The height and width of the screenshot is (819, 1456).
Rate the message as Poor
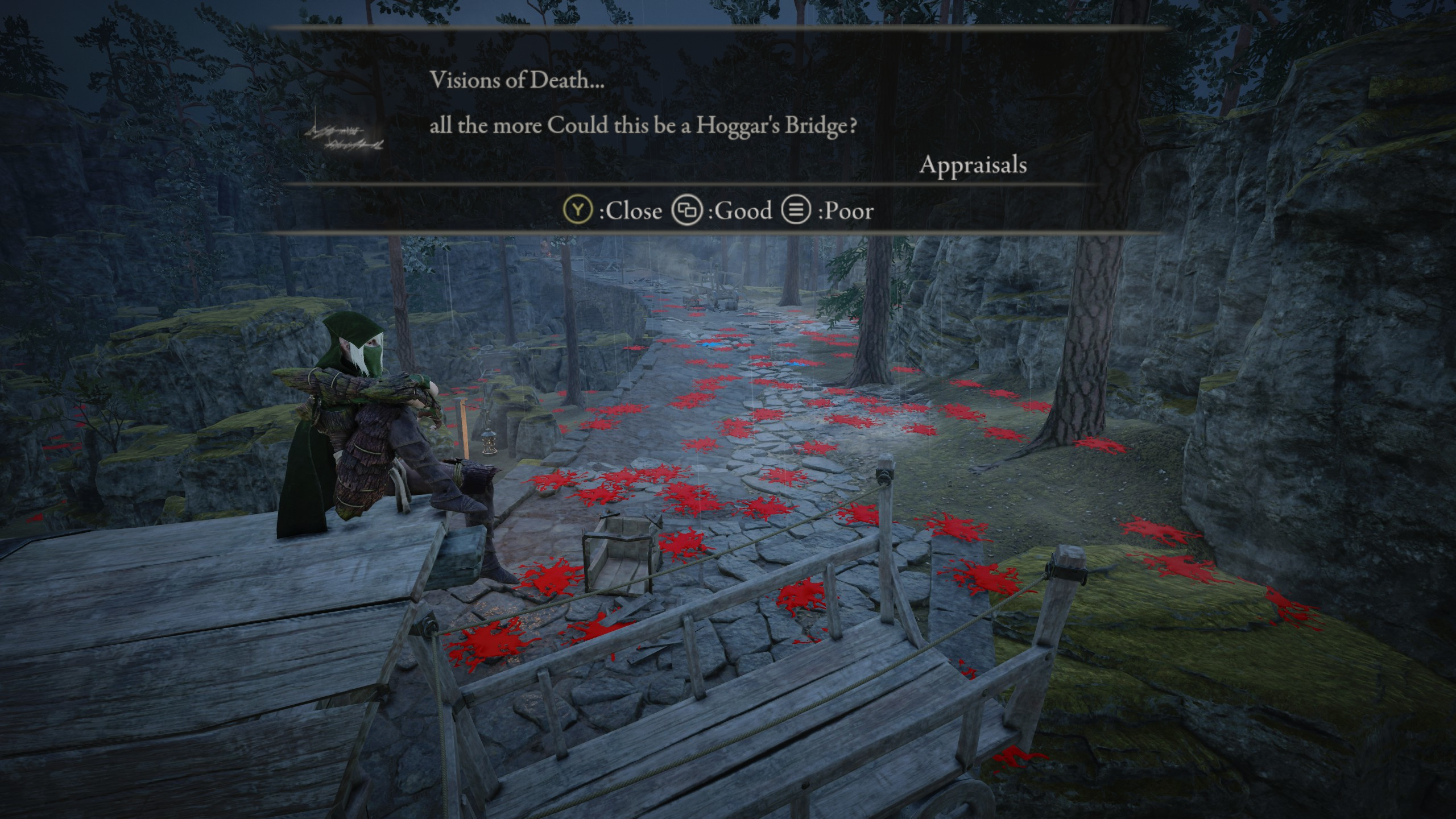click(x=828, y=211)
